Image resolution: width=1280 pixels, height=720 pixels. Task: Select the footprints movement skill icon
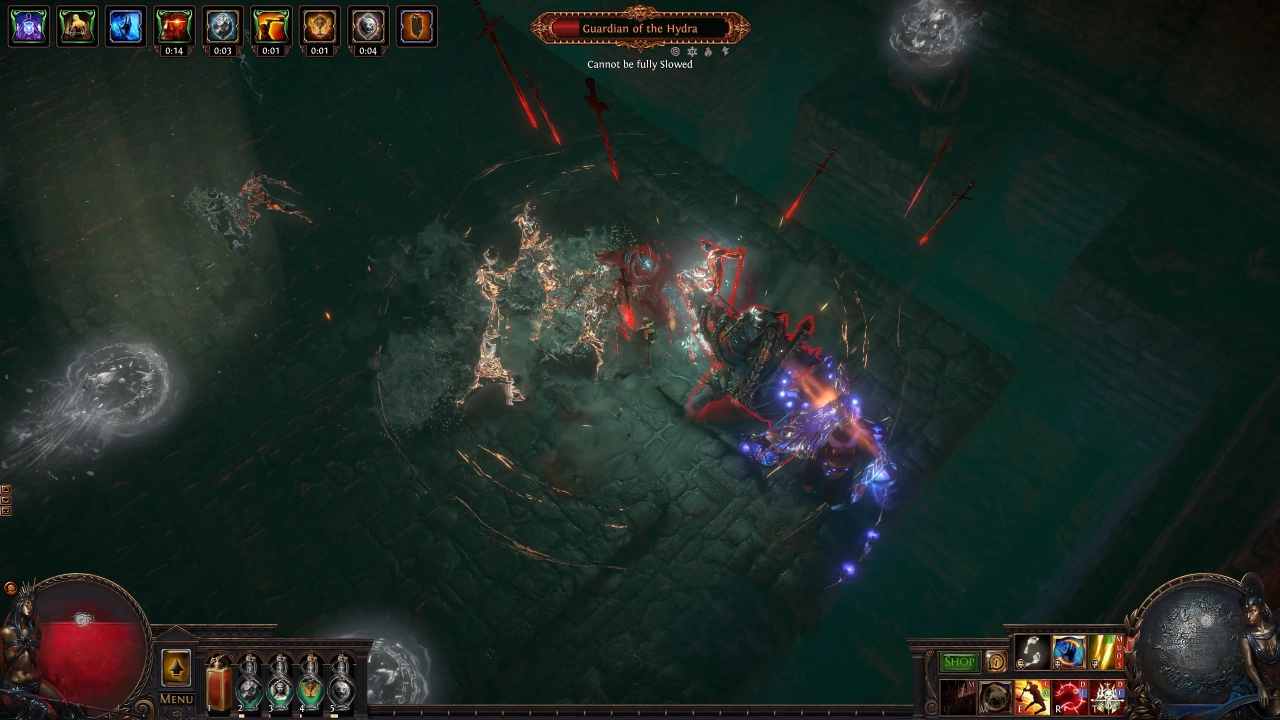1032,652
